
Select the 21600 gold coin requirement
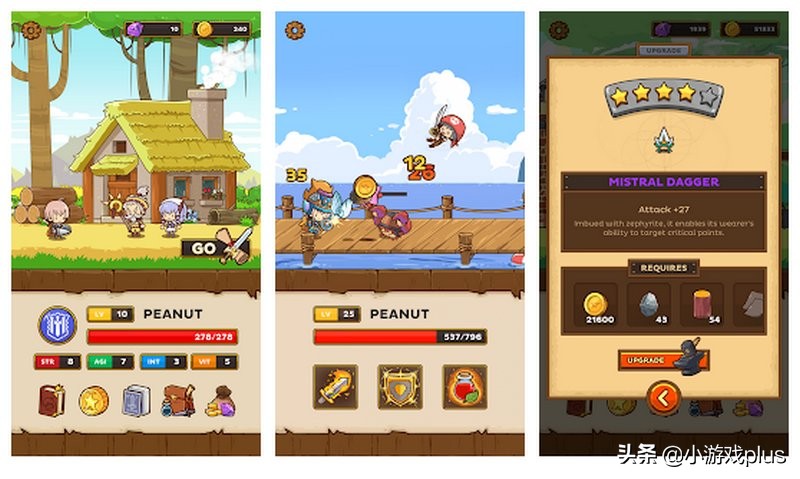click(598, 303)
